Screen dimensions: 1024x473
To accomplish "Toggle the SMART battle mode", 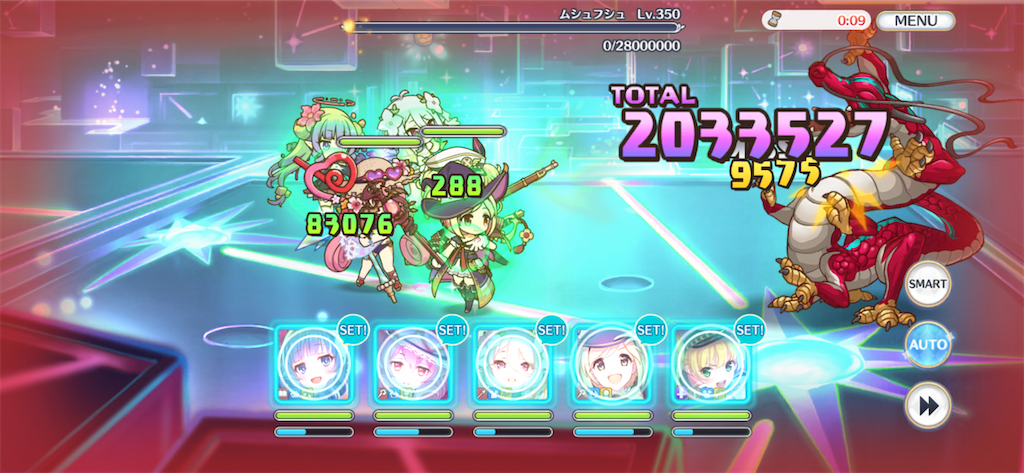I will (x=927, y=285).
